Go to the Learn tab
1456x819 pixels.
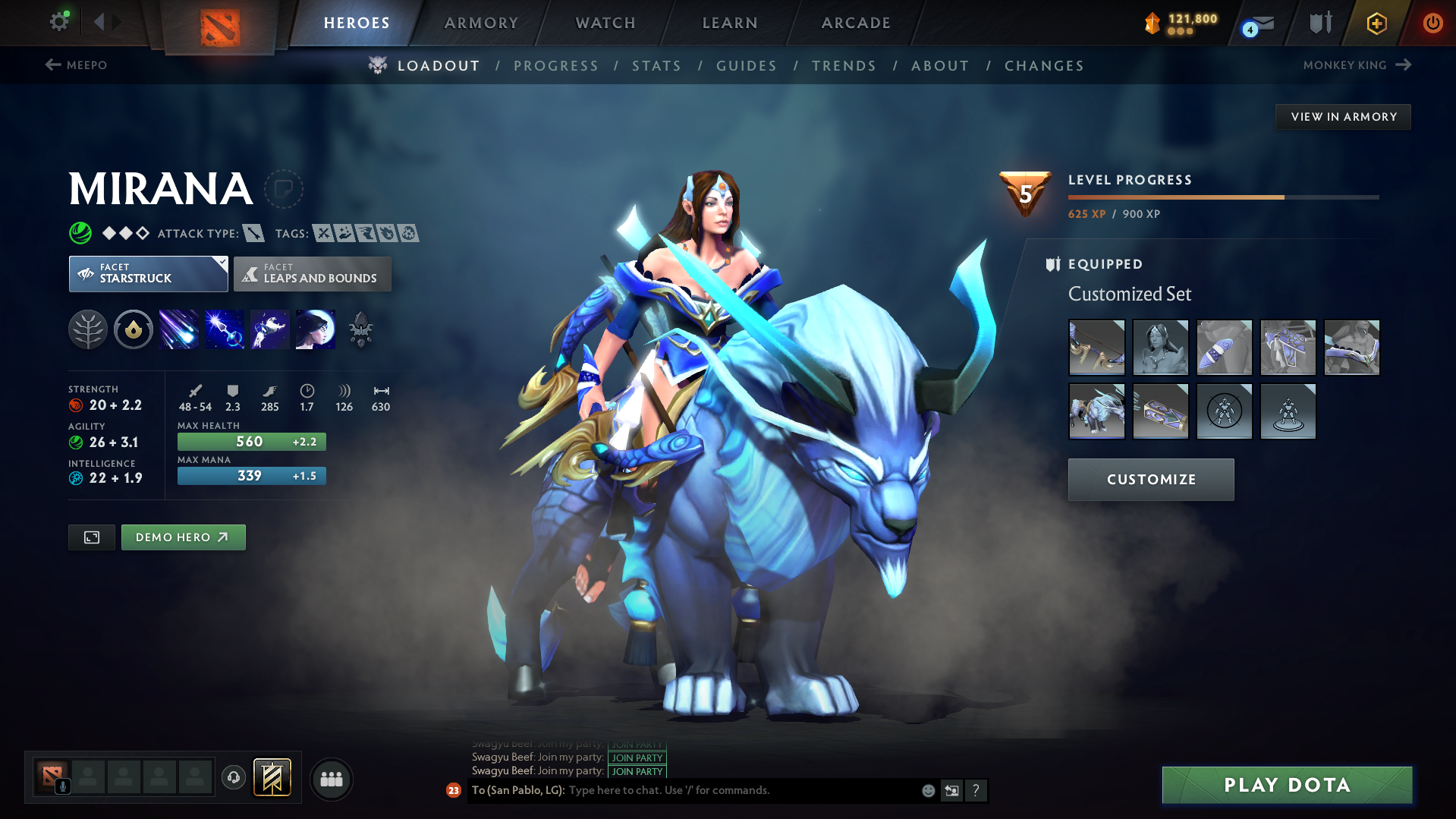click(730, 23)
